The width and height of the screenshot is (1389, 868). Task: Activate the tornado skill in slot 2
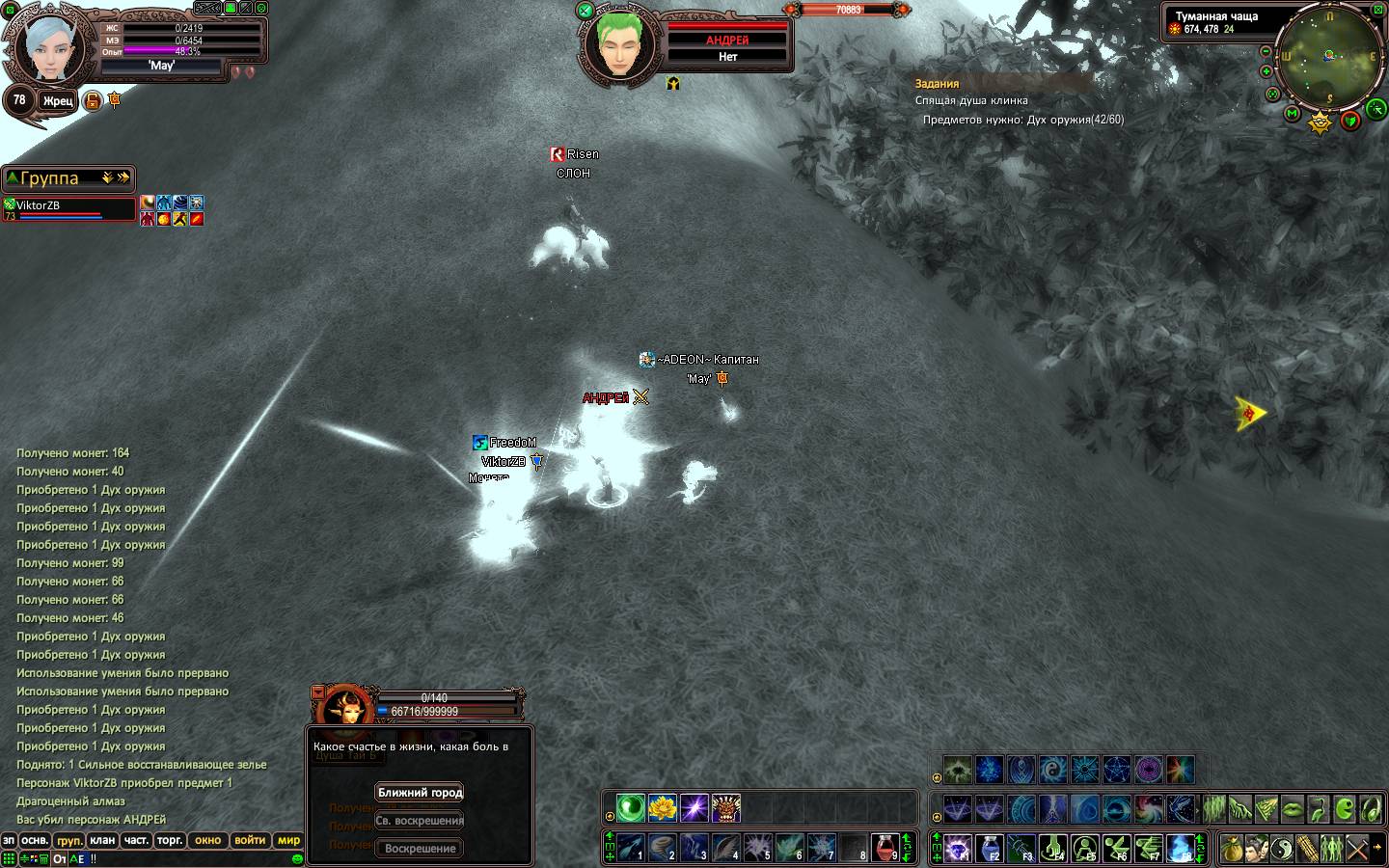[x=662, y=848]
